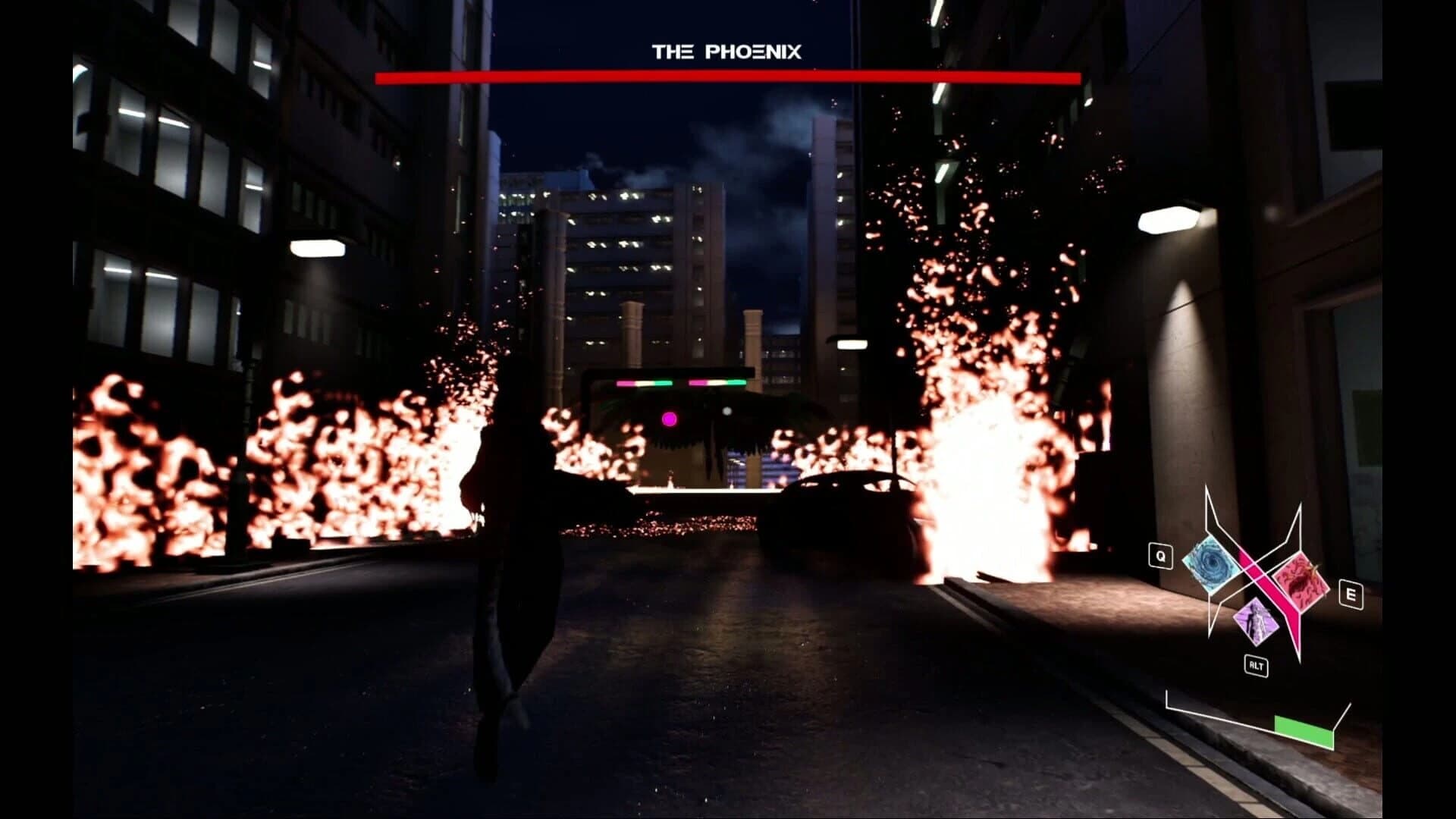
Task: Select the silhouetted player character
Action: coord(516,546)
